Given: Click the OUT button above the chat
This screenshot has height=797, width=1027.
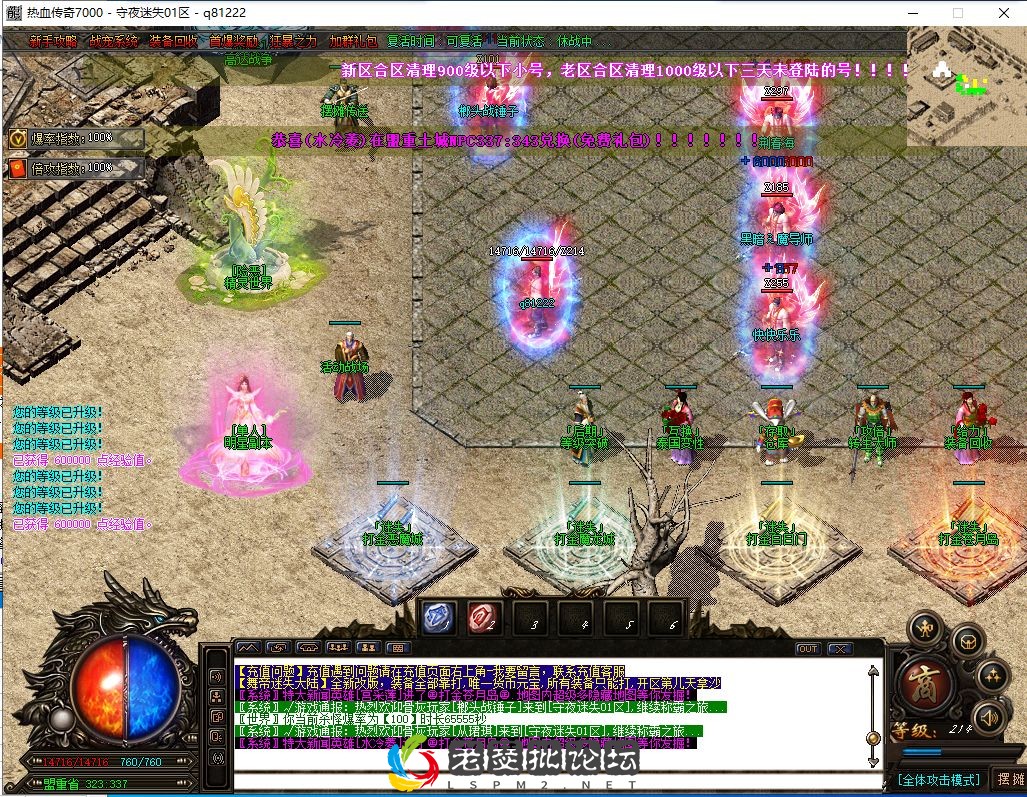Looking at the screenshot, I should [x=807, y=649].
